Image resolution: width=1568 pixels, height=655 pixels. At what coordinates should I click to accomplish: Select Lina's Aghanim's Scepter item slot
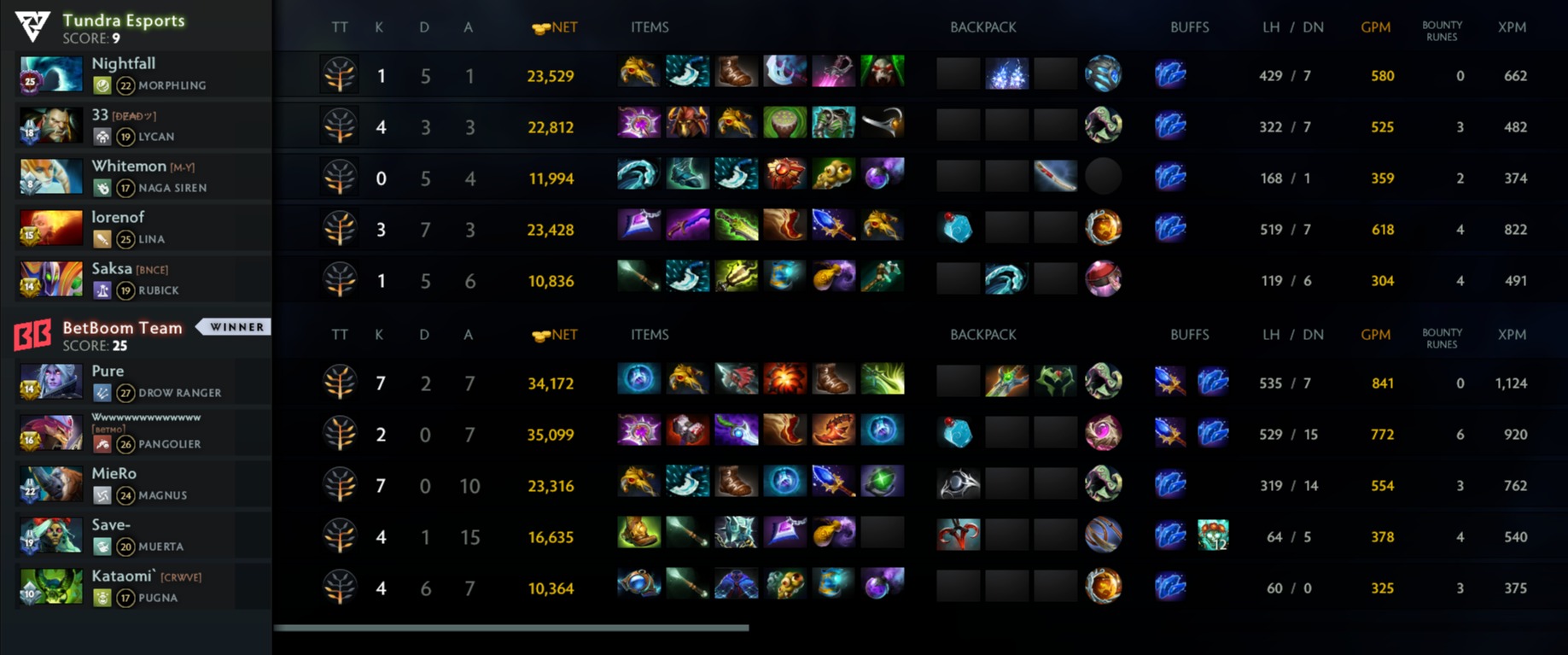tap(832, 226)
